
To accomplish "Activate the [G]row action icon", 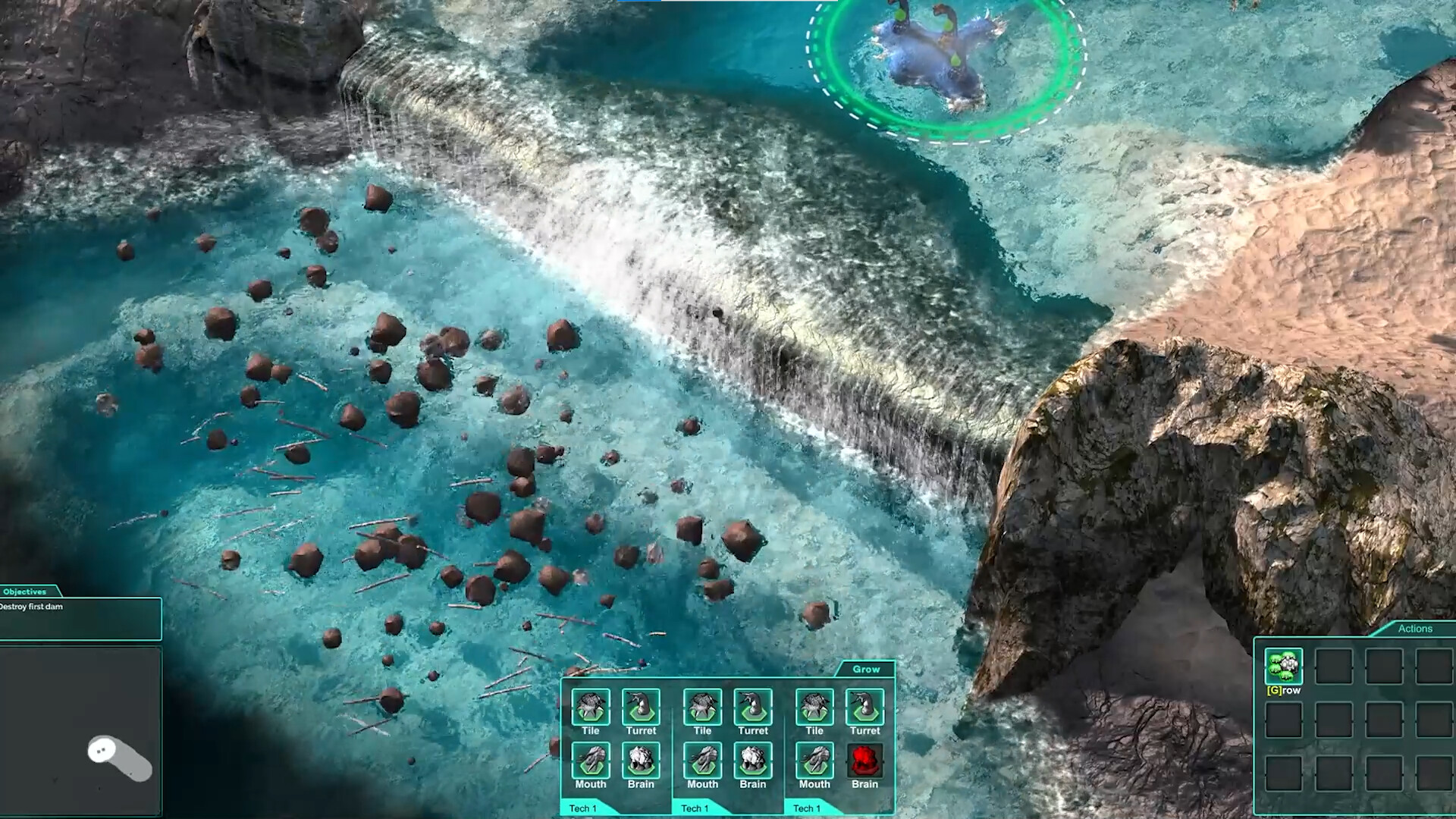I will [1283, 667].
